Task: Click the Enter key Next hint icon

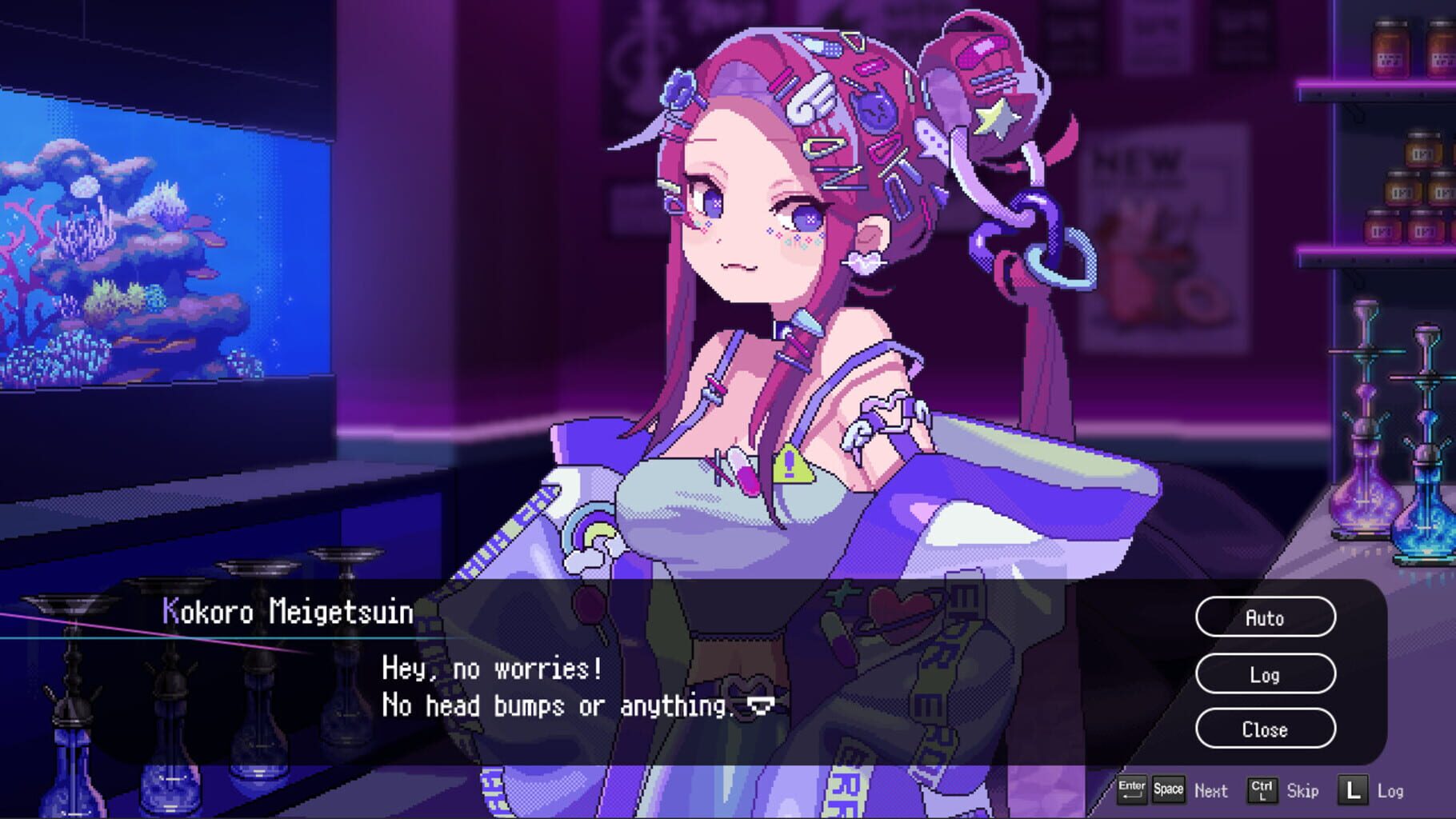Action: (x=1130, y=790)
